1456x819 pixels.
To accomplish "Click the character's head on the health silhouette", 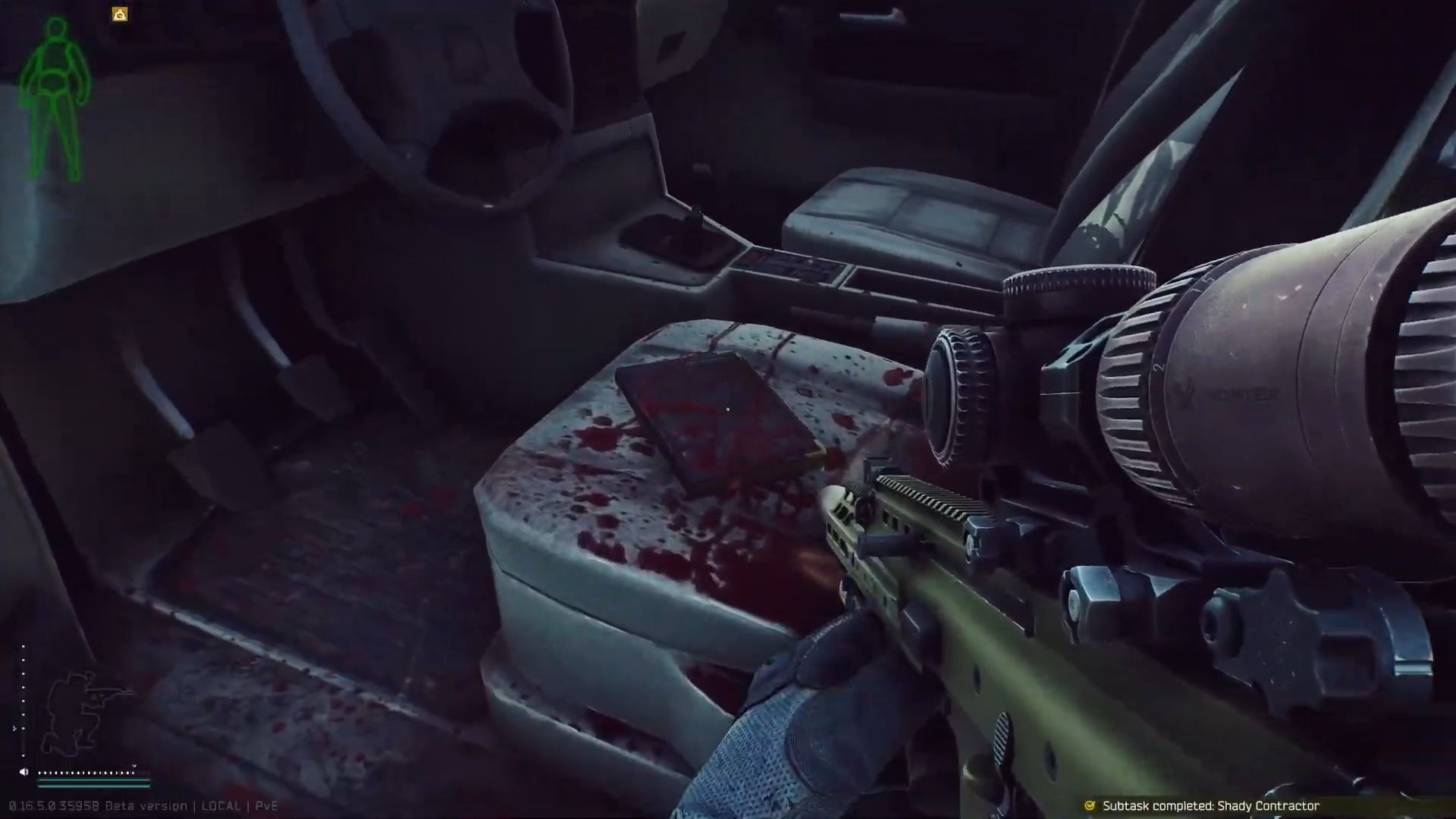I will [55, 27].
